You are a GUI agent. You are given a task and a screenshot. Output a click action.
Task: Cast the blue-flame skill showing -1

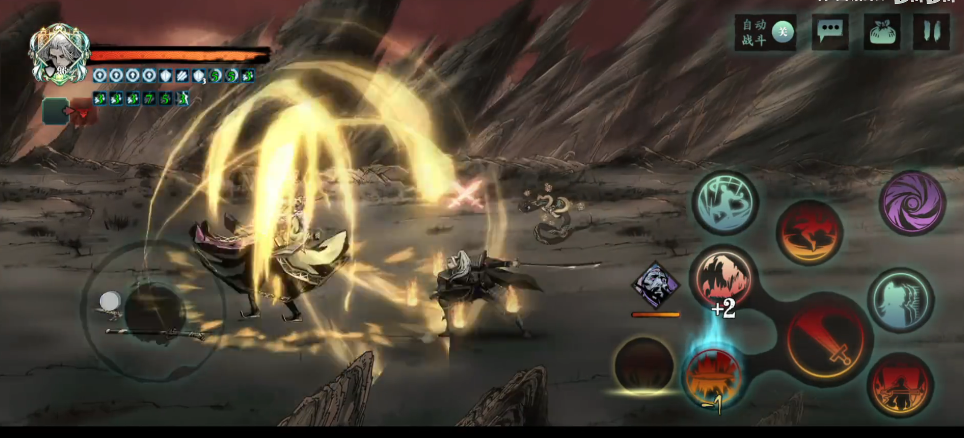[713, 377]
